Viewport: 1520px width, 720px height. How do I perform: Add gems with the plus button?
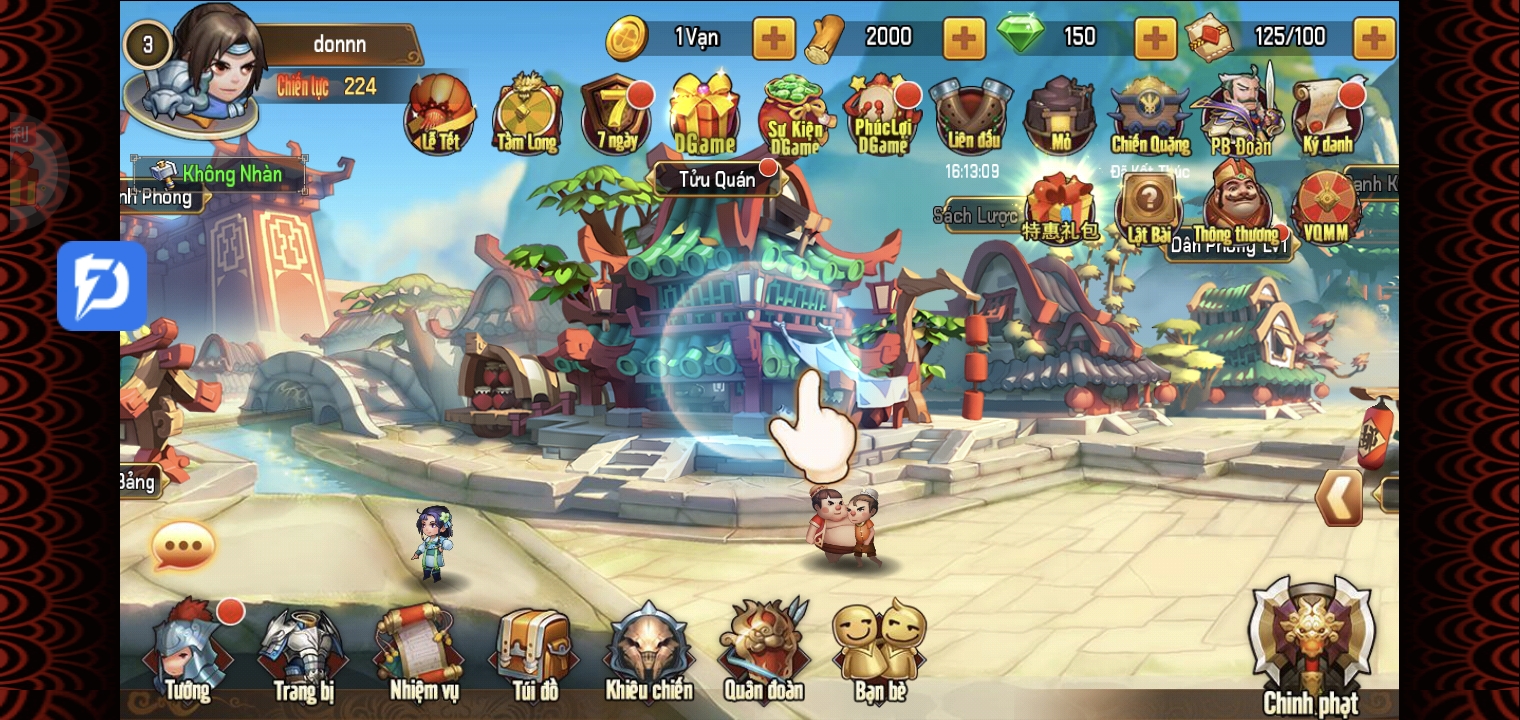click(1155, 38)
